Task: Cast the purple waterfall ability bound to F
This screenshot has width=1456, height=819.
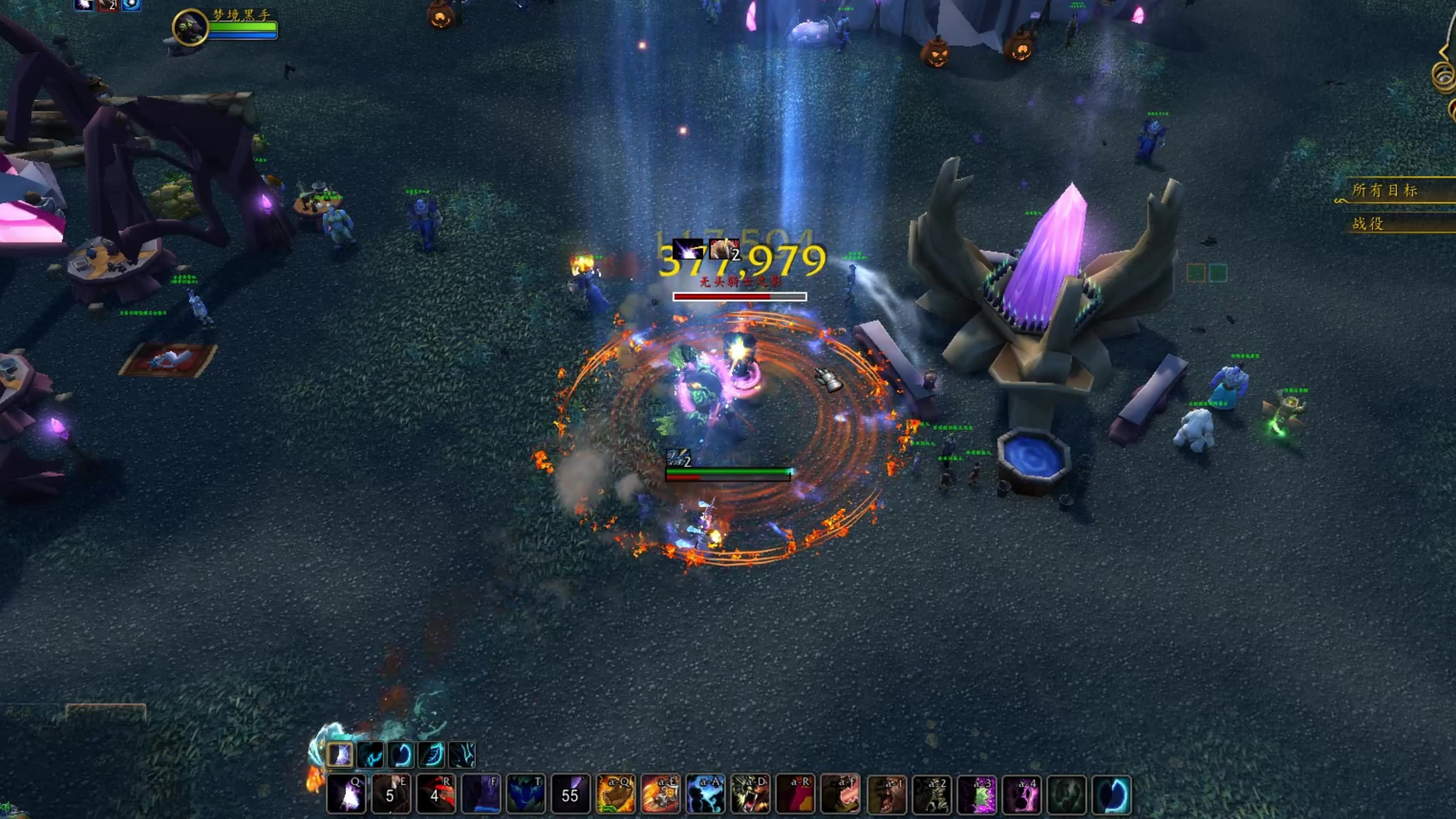Action: 480,794
